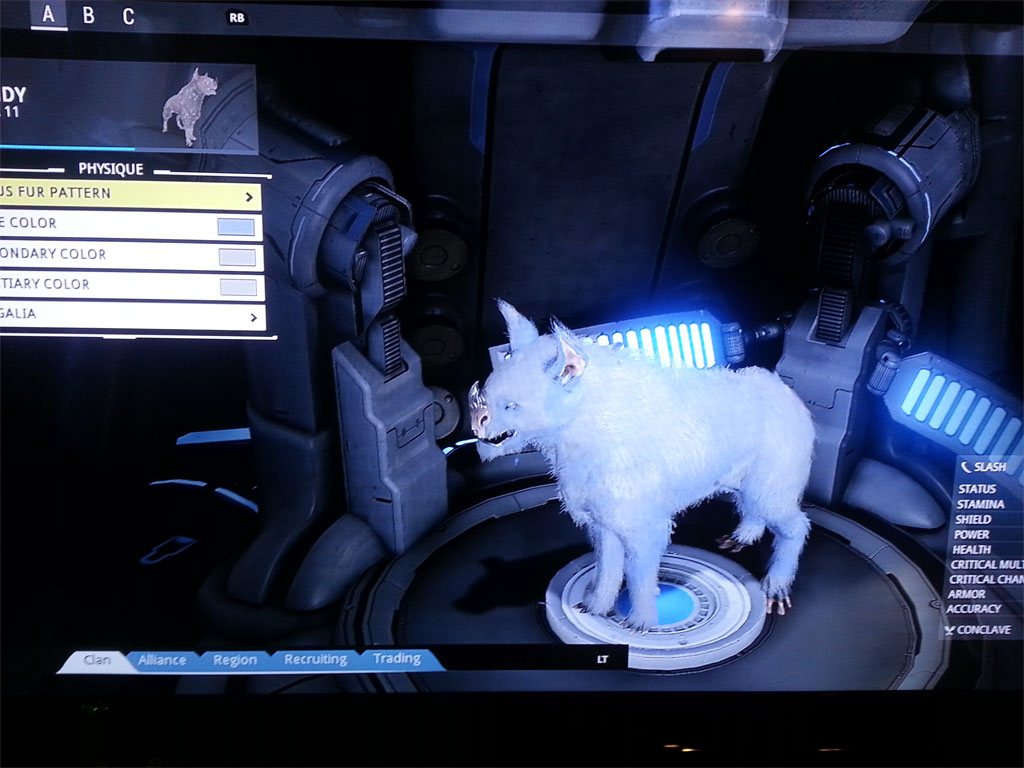Click the Kubrow portrait thumbnail
This screenshot has width=1024, height=768.
[190, 107]
